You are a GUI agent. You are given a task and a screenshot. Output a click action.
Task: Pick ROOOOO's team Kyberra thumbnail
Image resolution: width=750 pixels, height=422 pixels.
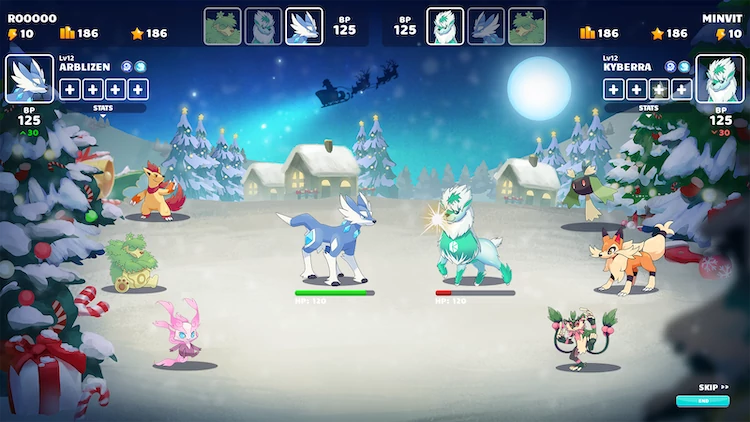click(263, 27)
